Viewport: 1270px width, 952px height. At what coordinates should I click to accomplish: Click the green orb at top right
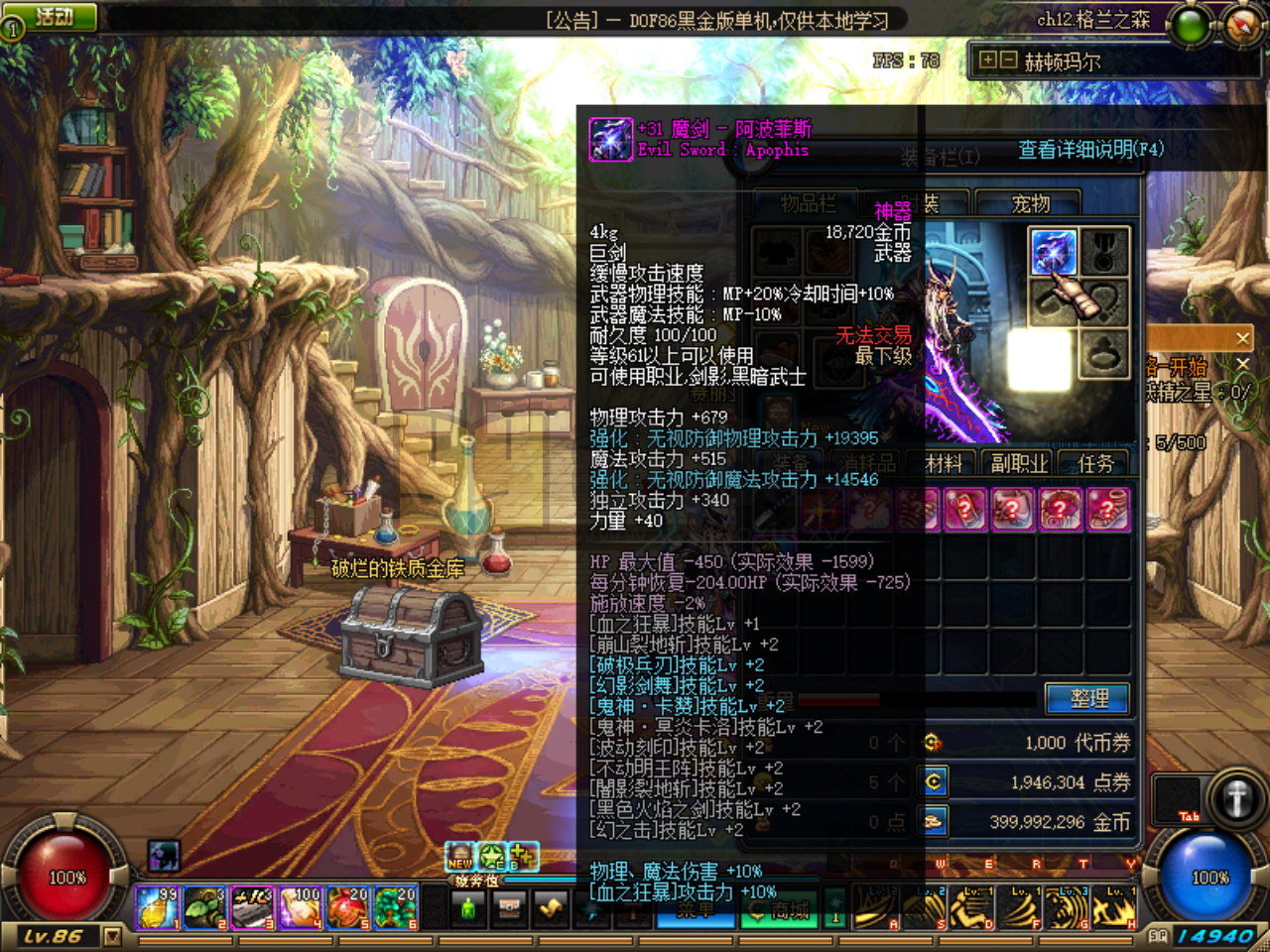tap(1190, 27)
